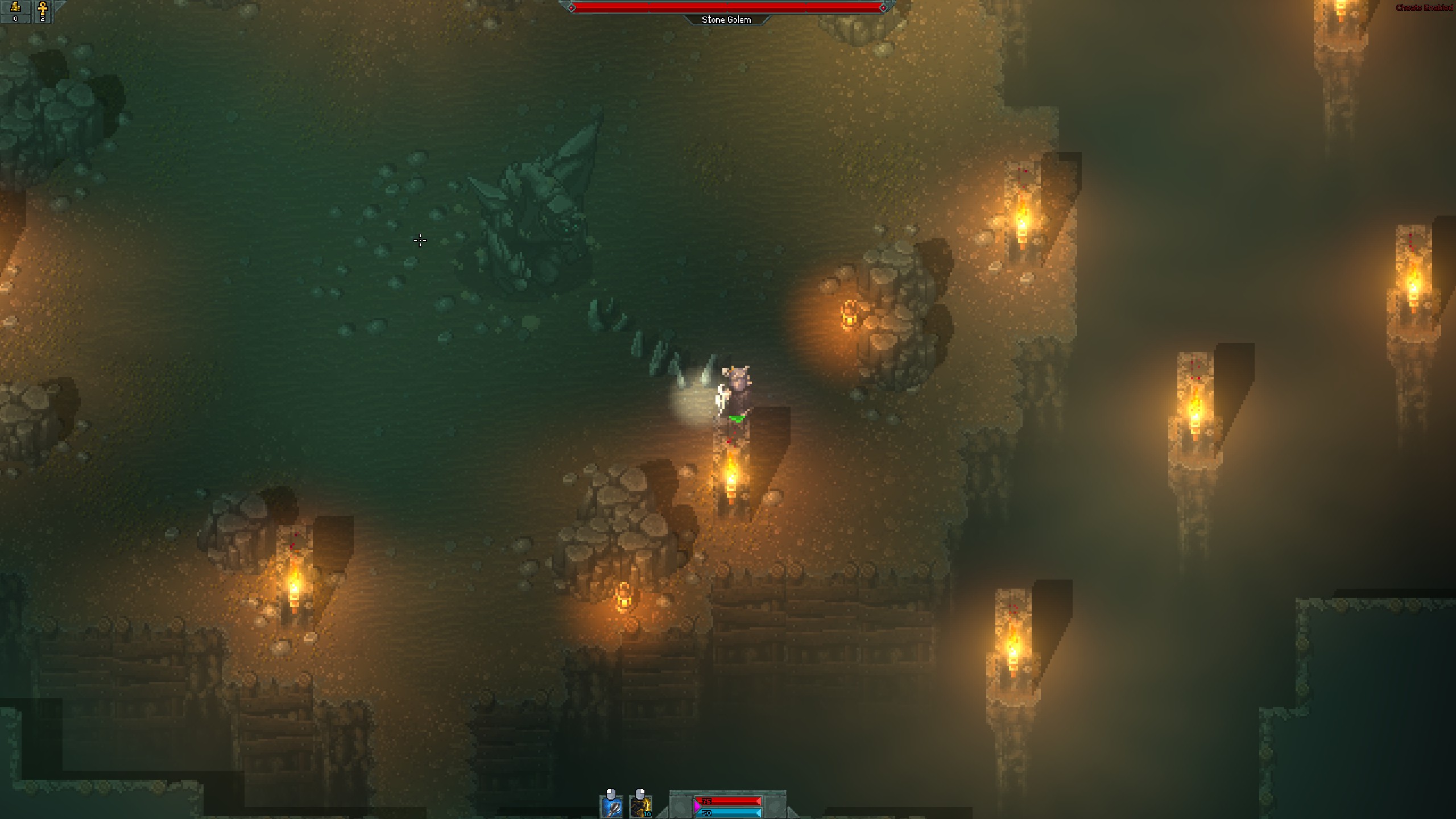Viewport: 1456px width, 819px height.
Task: Click the mouse icon above the lightning ability
Action: [x=640, y=793]
